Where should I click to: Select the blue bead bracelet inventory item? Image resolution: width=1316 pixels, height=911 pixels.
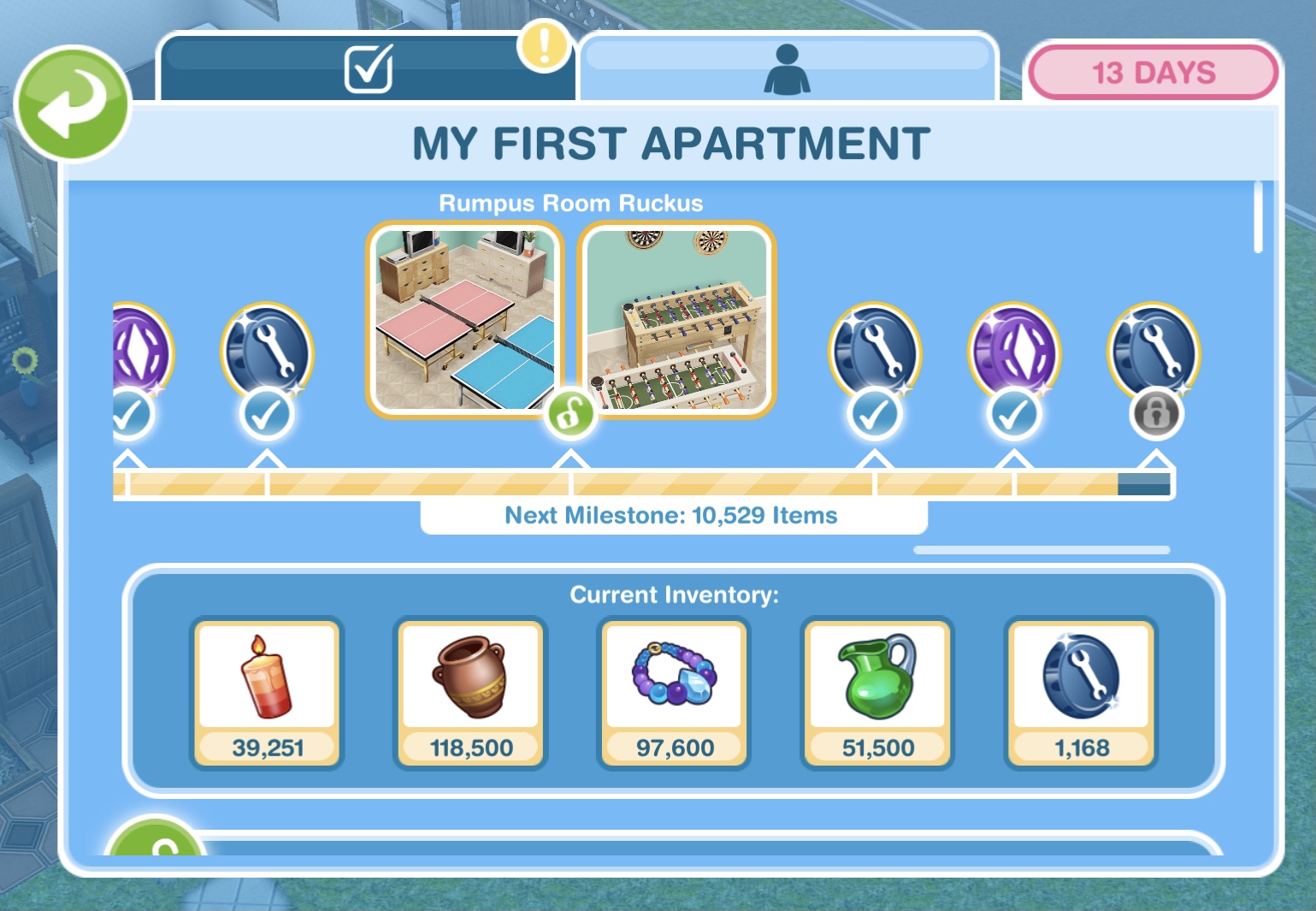coord(675,693)
